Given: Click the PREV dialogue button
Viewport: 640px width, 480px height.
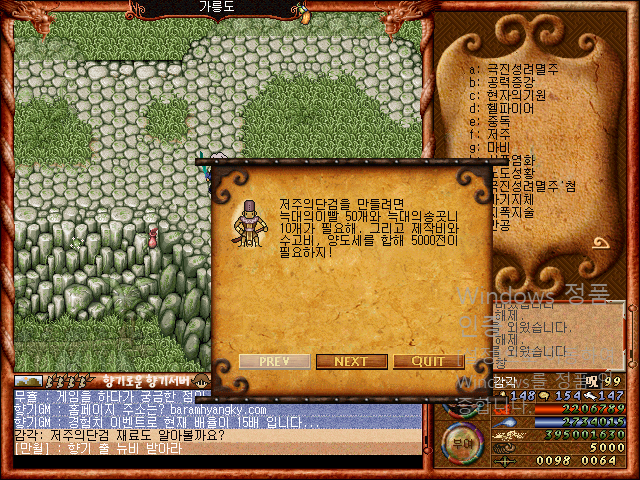Looking at the screenshot, I should pyautogui.click(x=274, y=362).
